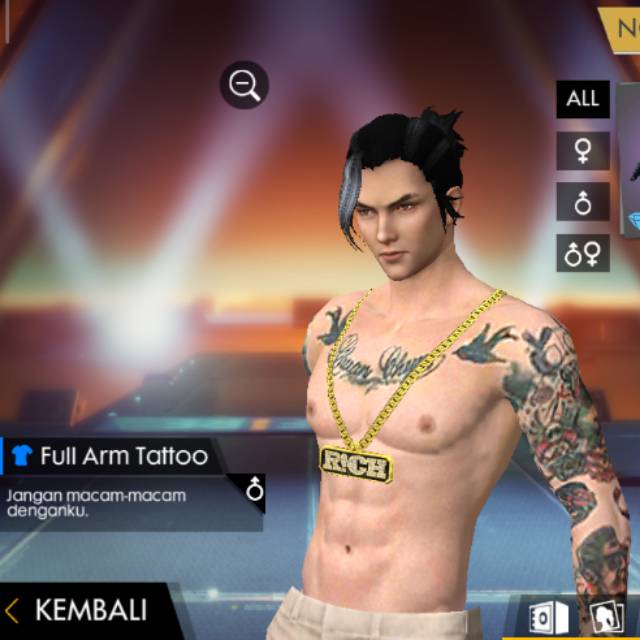The height and width of the screenshot is (640, 640).
Task: Zoom out using the magnifier icon
Action: [x=244, y=86]
